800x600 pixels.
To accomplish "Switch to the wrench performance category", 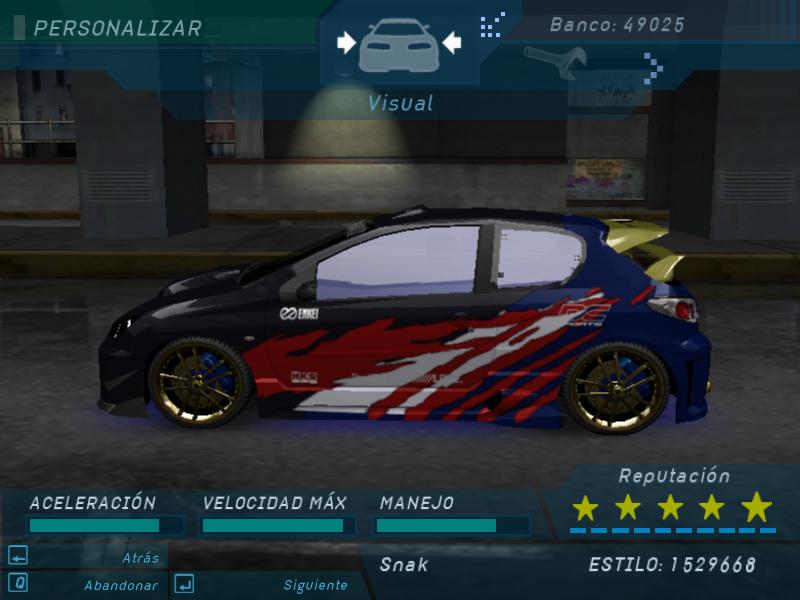I will pos(553,61).
